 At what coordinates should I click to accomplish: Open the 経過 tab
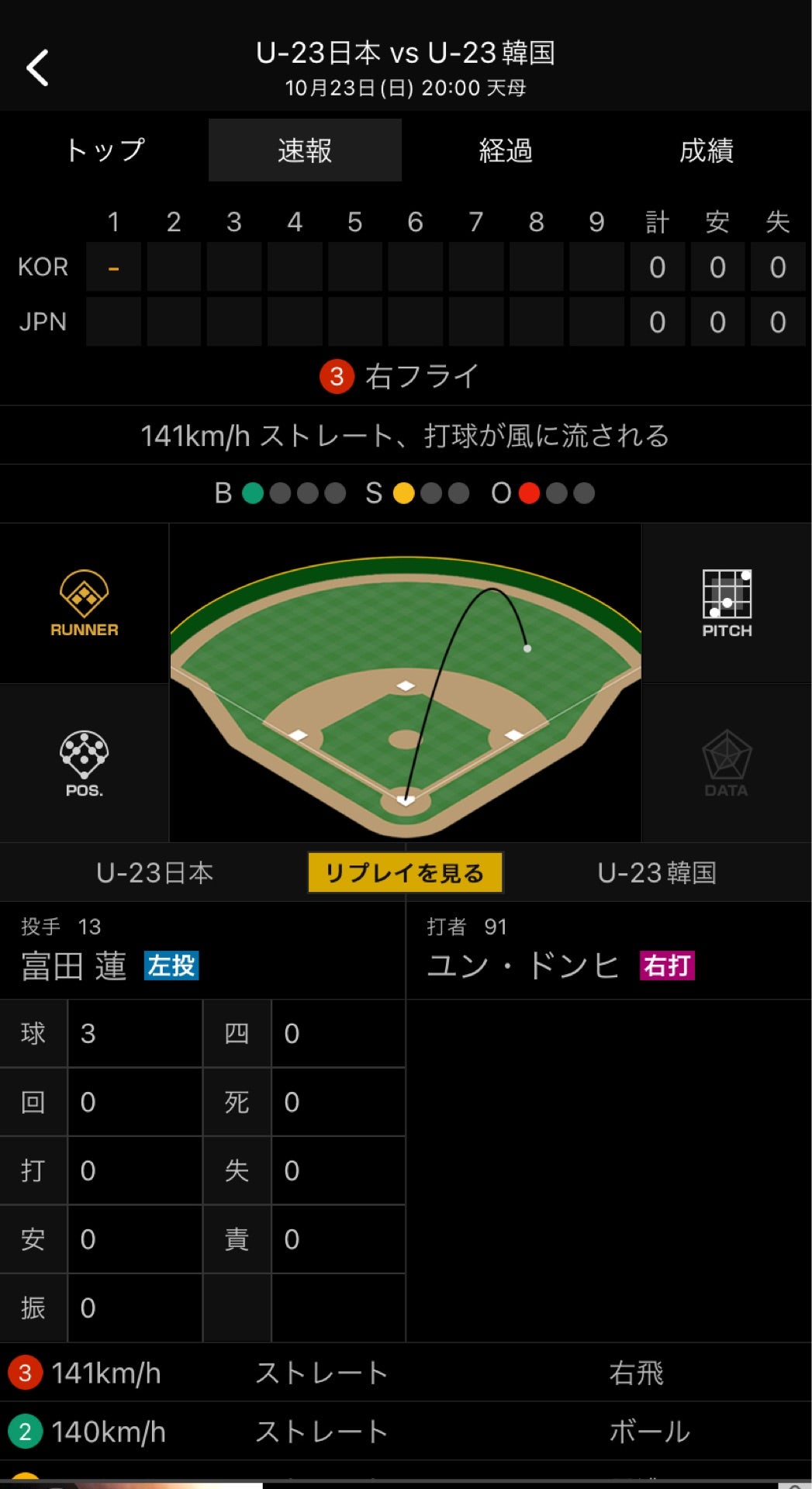pyautogui.click(x=506, y=150)
